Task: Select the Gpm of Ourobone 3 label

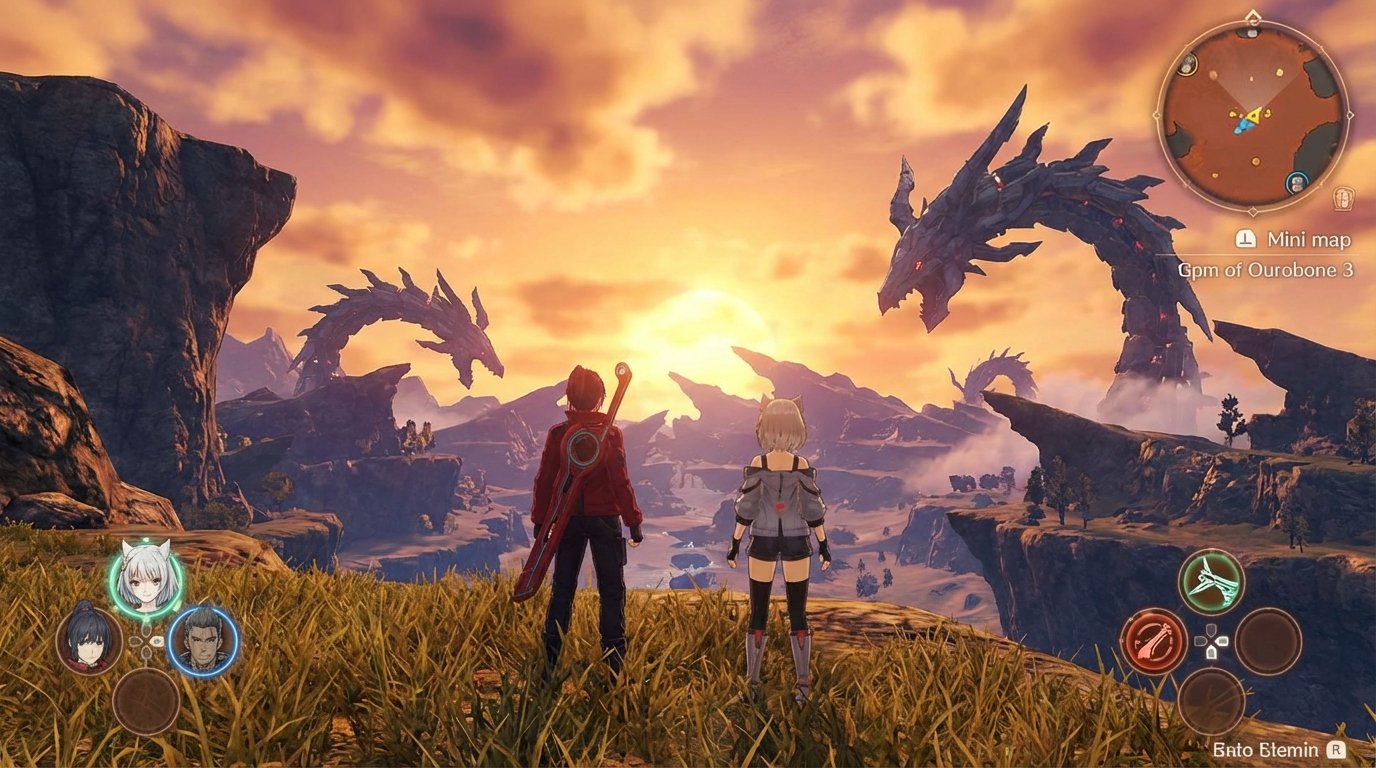Action: (1266, 269)
